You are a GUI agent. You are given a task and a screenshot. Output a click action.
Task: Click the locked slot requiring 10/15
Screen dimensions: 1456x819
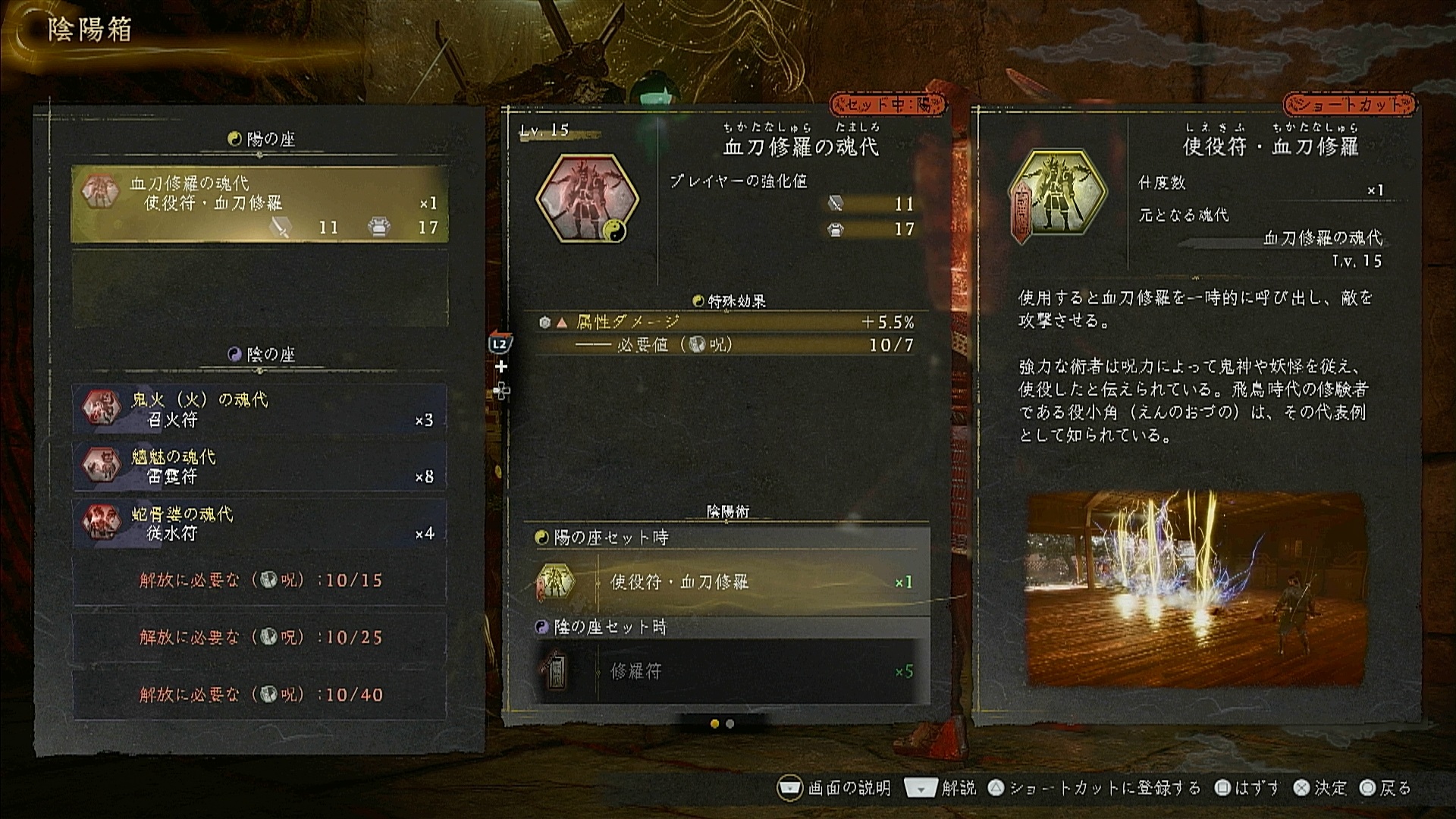pos(259,580)
